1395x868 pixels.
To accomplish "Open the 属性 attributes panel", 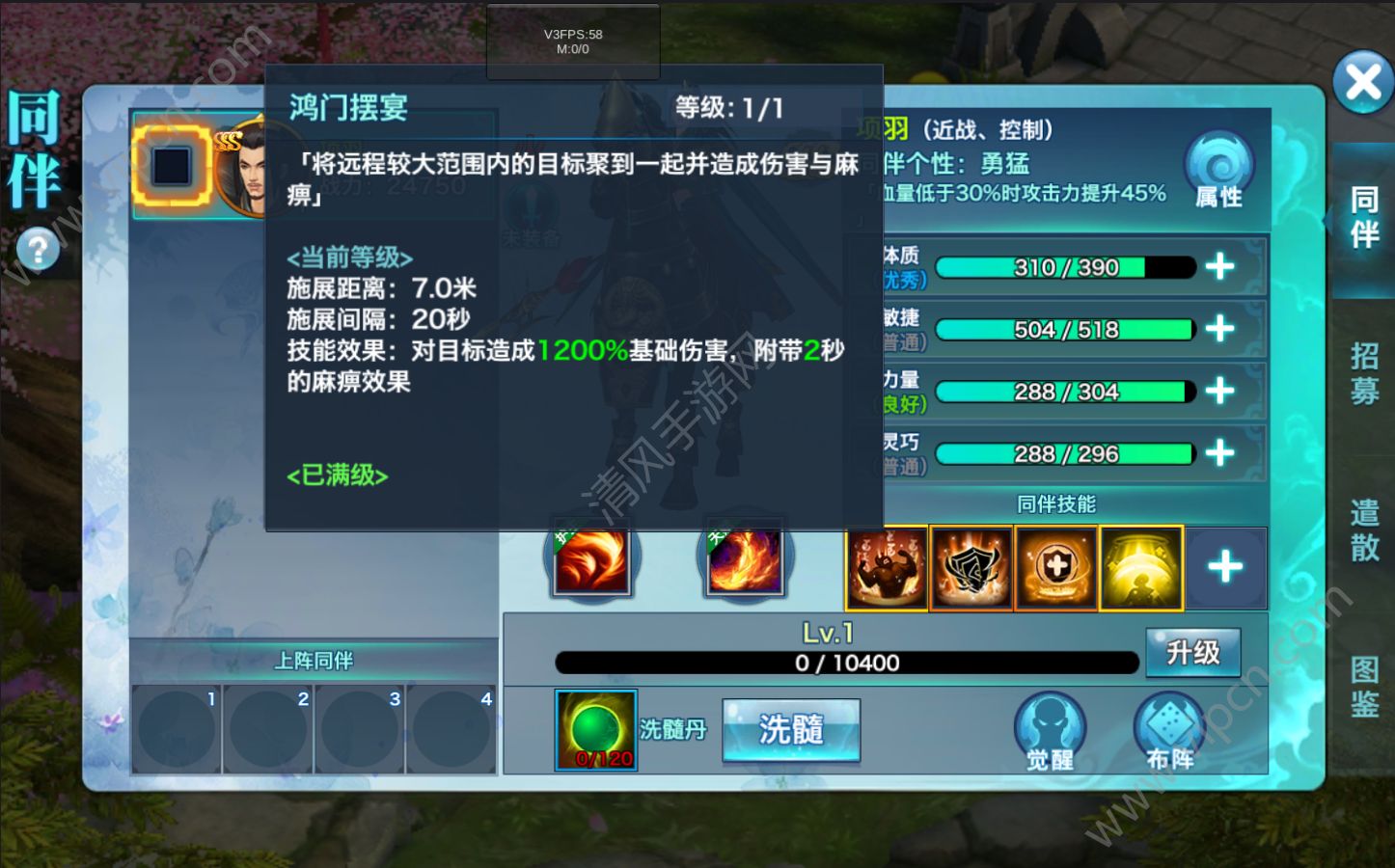I will pos(1218,174).
